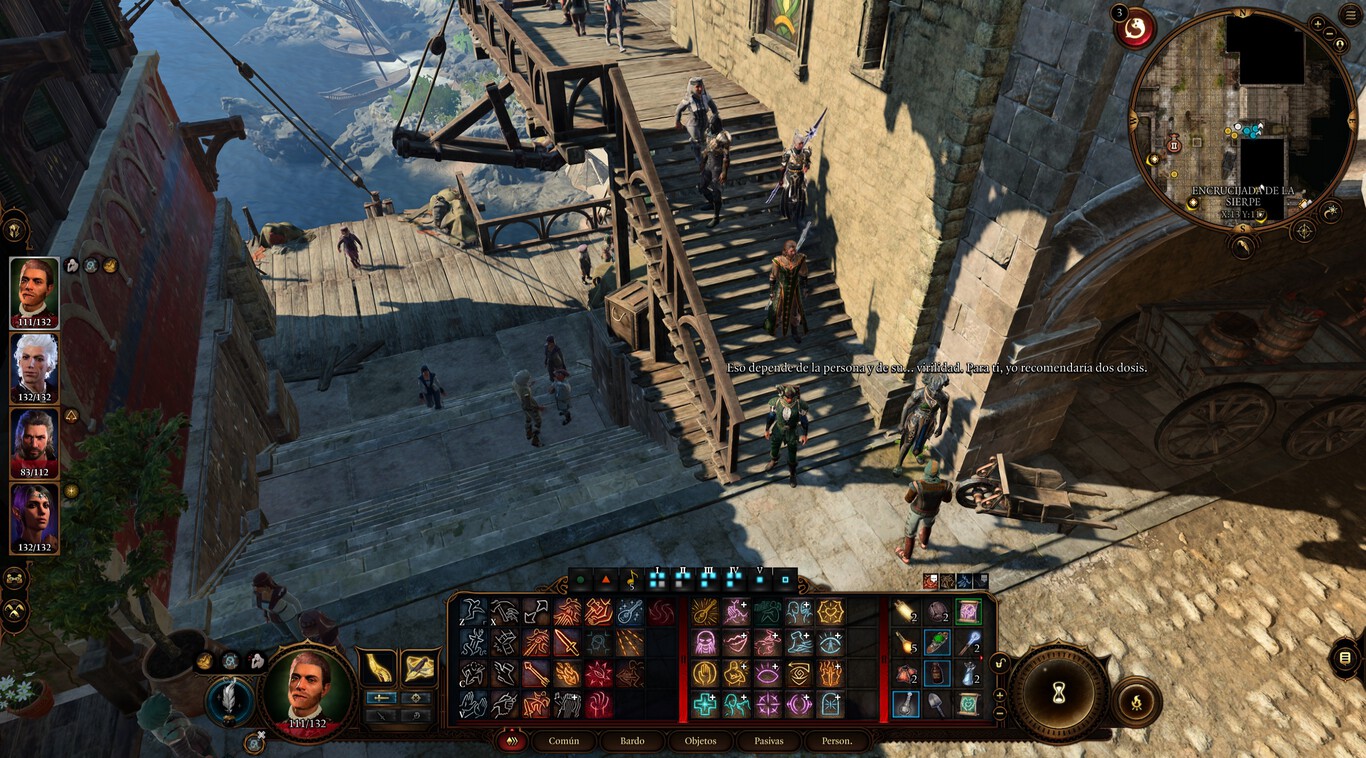Screen dimensions: 1366x758
Task: Open the campfire rest menu
Action: coord(1136,701)
